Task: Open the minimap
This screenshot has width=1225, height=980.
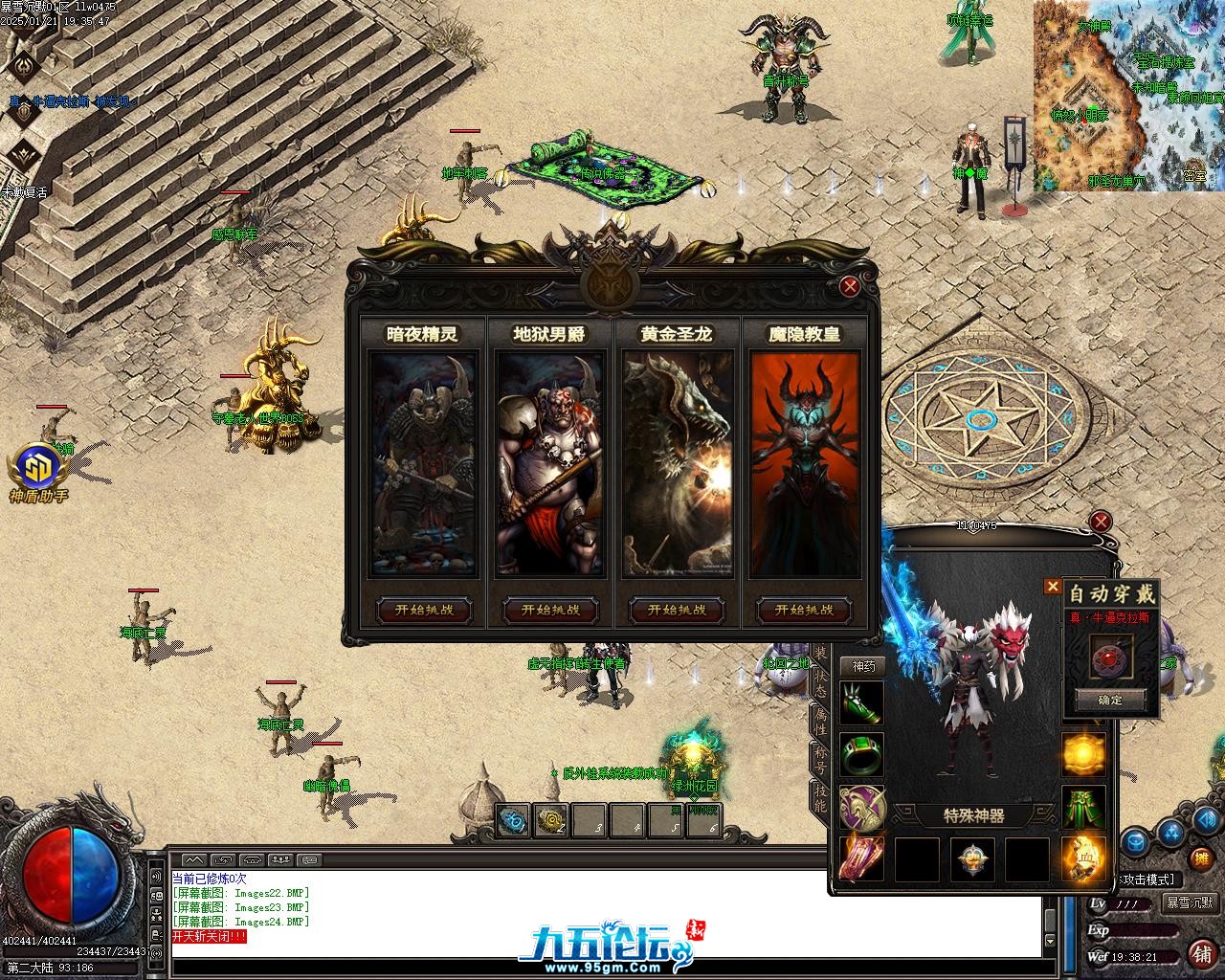Action: pyautogui.click(x=1127, y=96)
